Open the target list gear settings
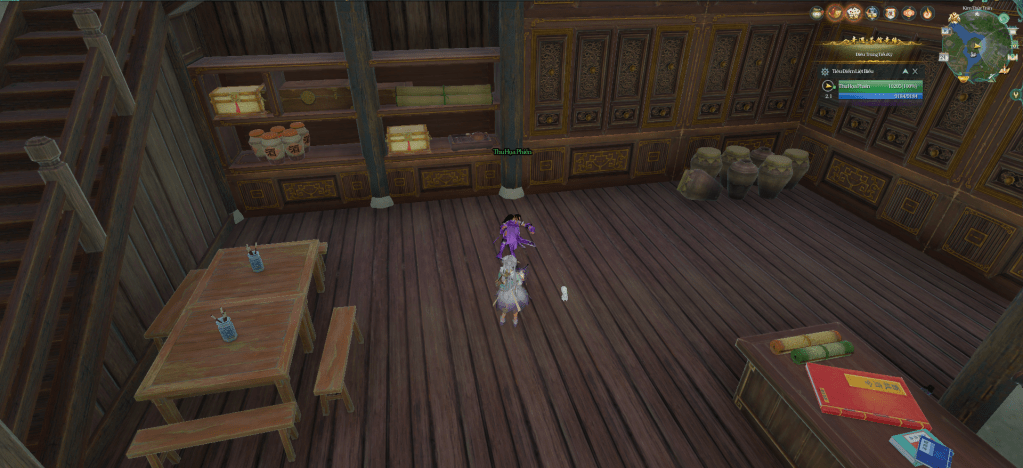The height and width of the screenshot is (468, 1023). pyautogui.click(x=825, y=72)
